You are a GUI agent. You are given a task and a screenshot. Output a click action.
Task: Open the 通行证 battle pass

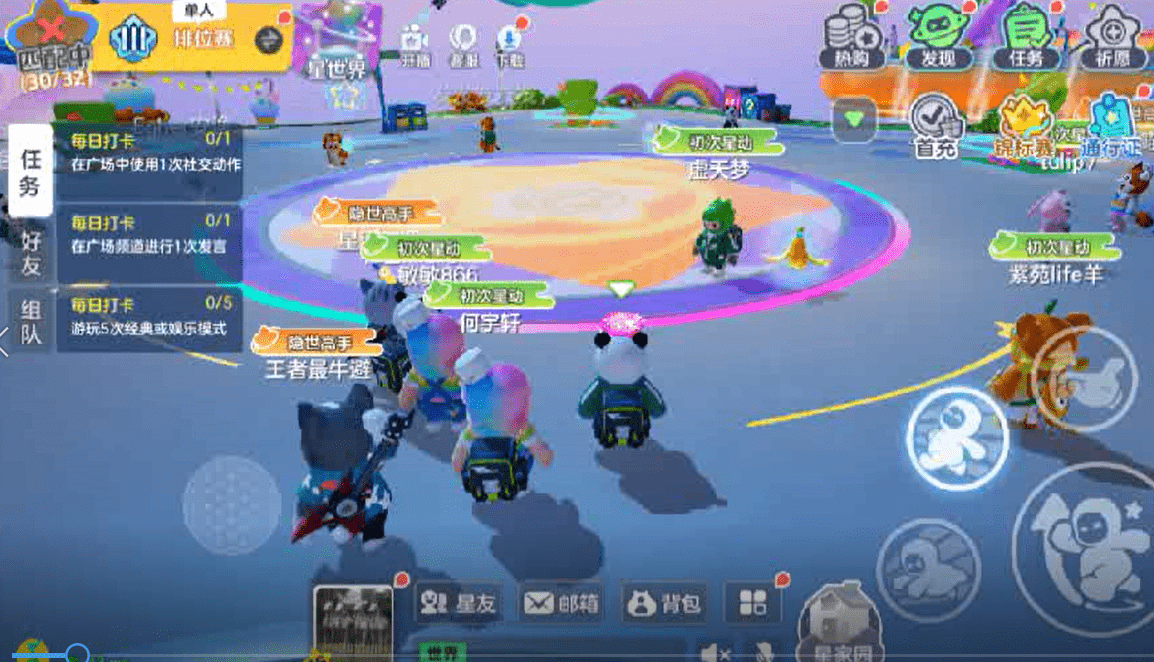tap(1113, 125)
